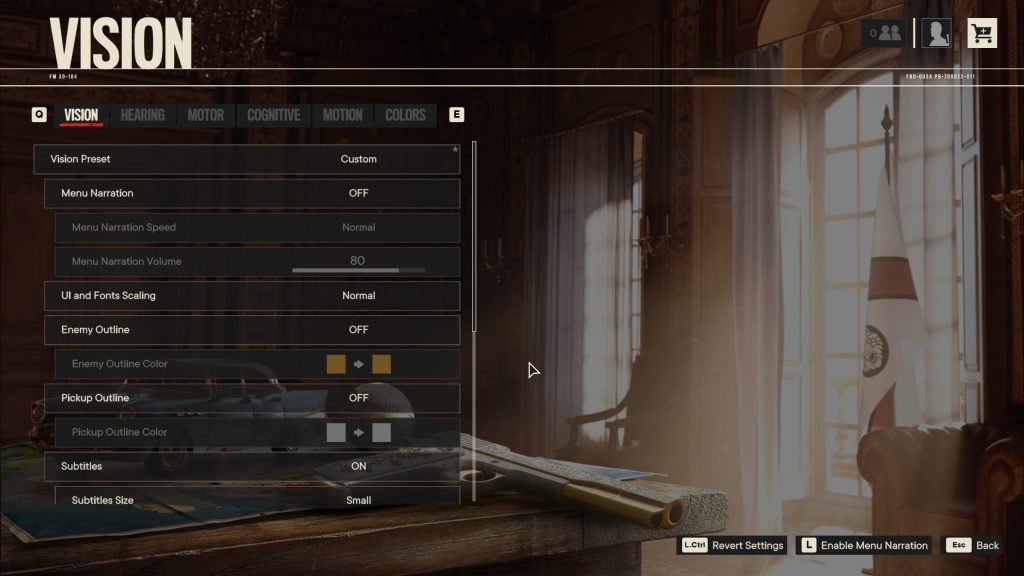Enable Menu Narration from the footer
Viewport: 1024px width, 576px height.
[x=864, y=545]
